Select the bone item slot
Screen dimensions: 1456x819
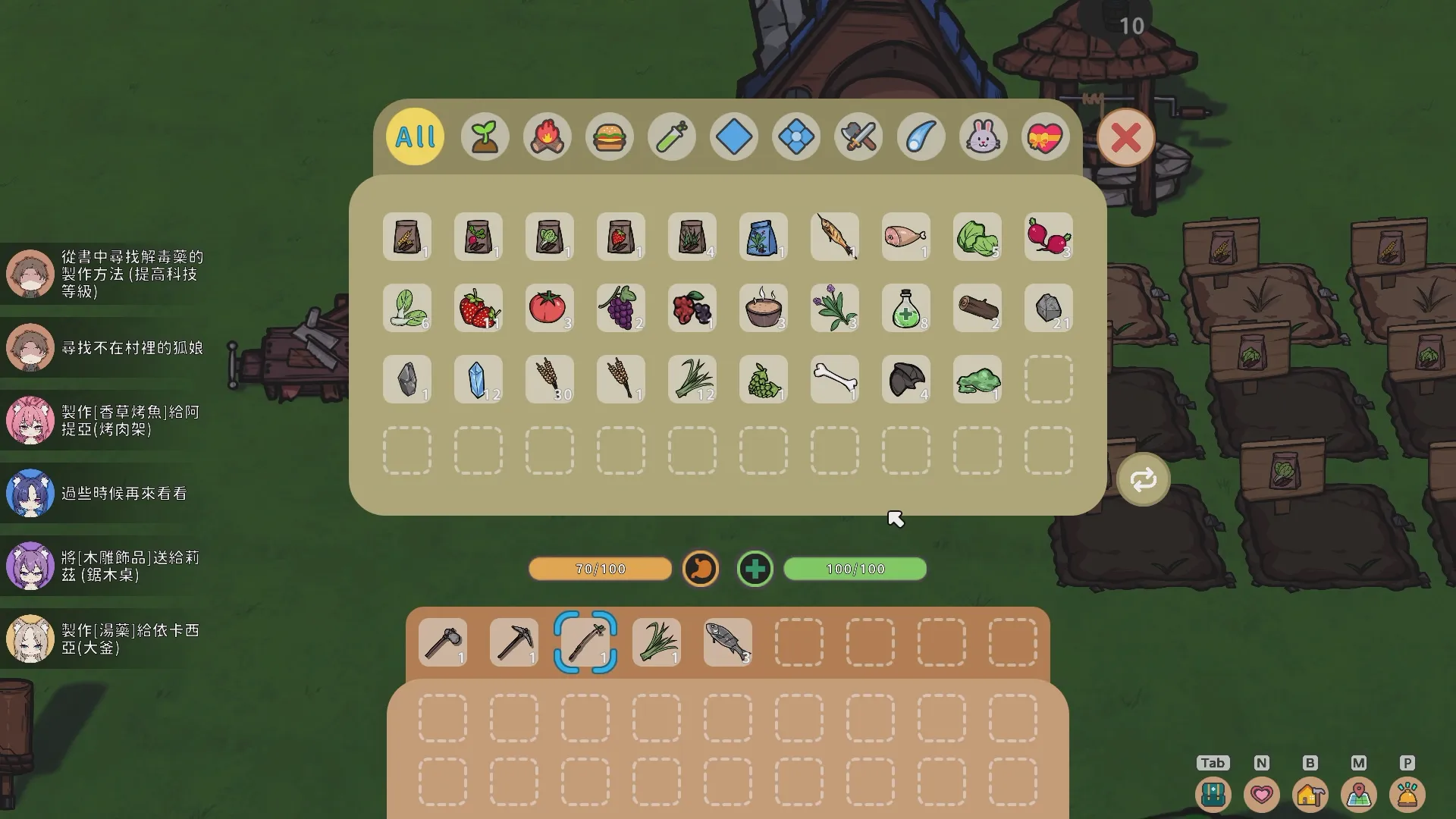(835, 379)
